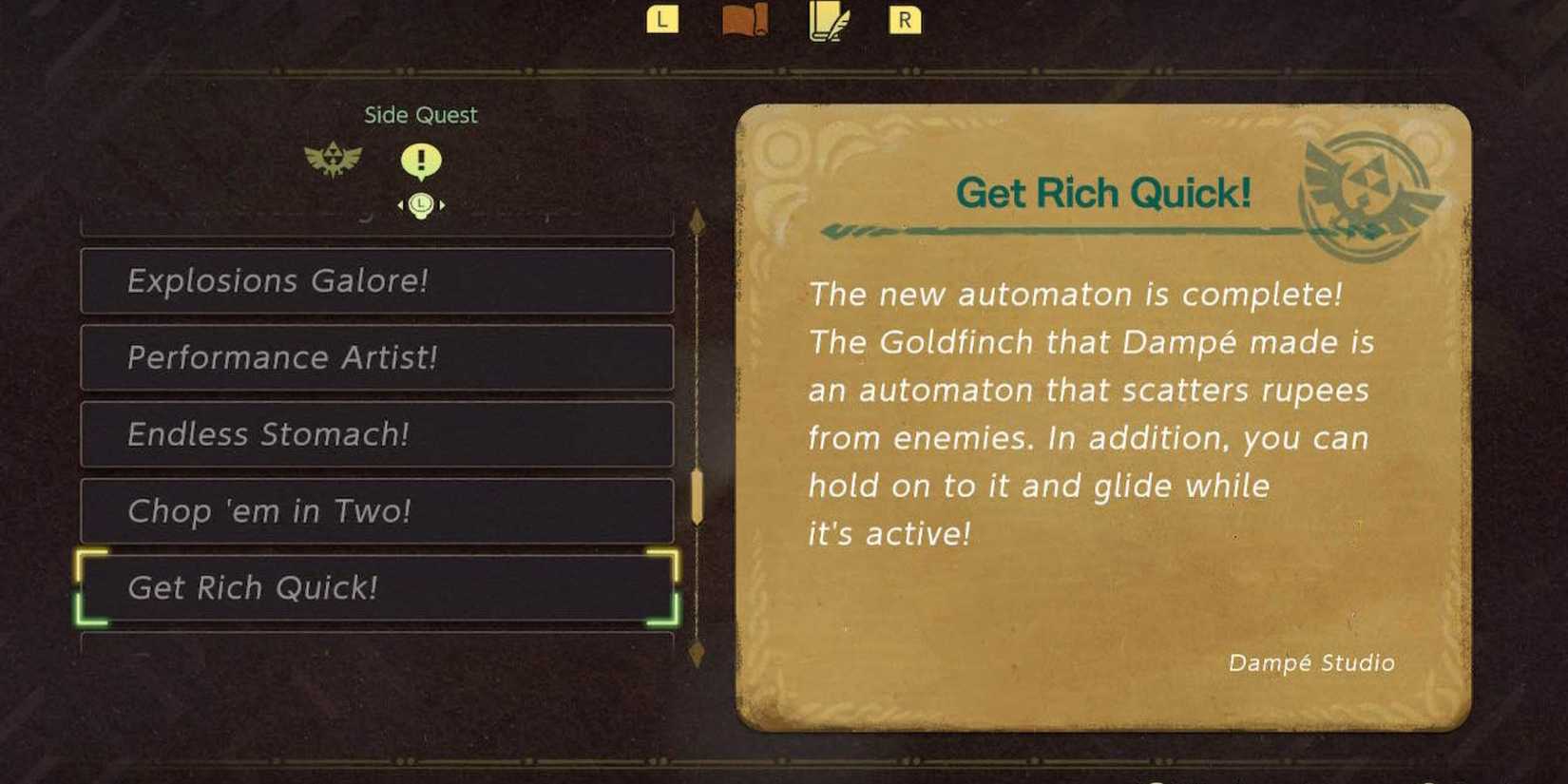Click the highlighted Get Rich Quick! list entry

pyautogui.click(x=376, y=588)
